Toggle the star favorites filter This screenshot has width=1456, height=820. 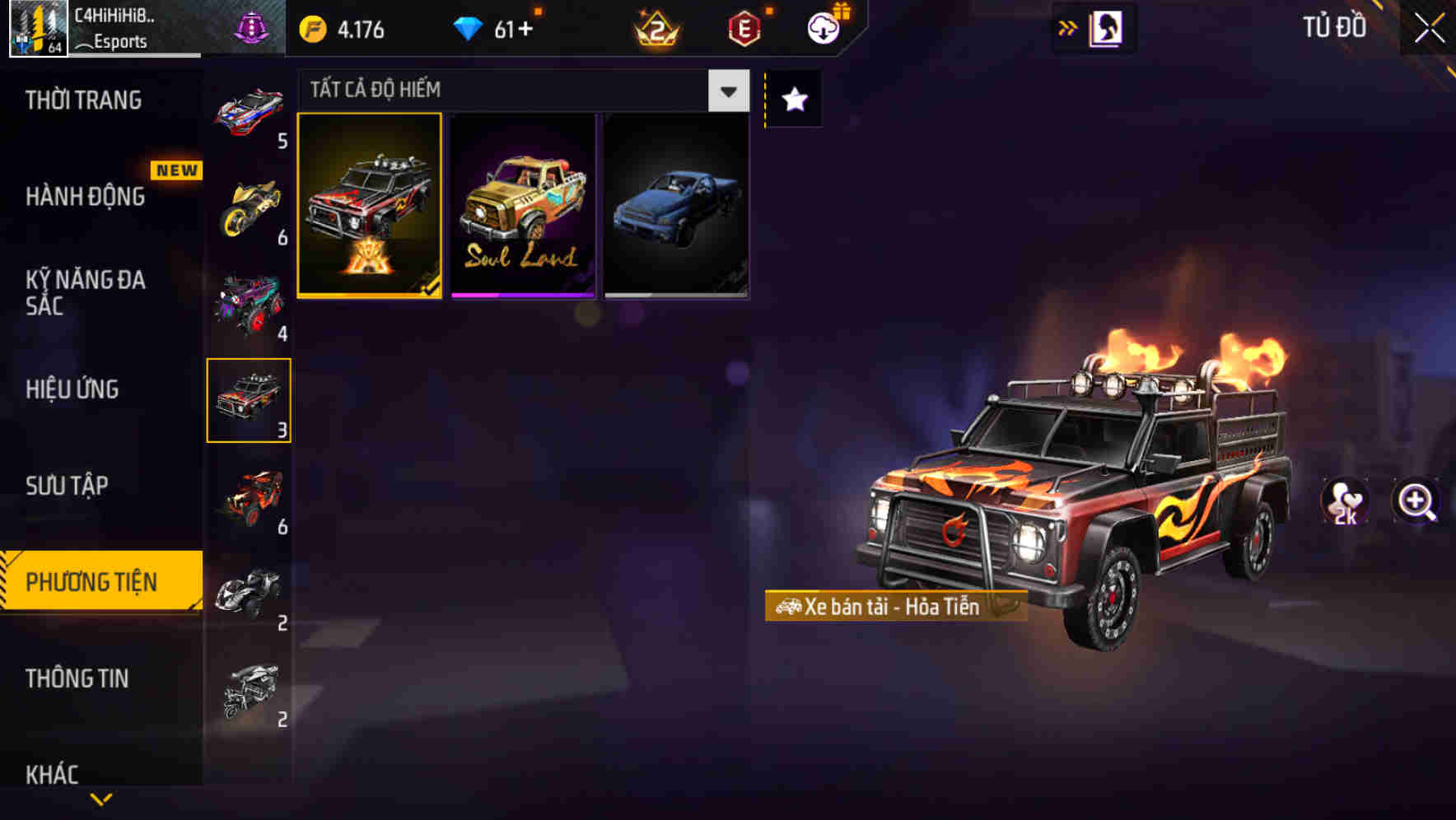(x=792, y=100)
